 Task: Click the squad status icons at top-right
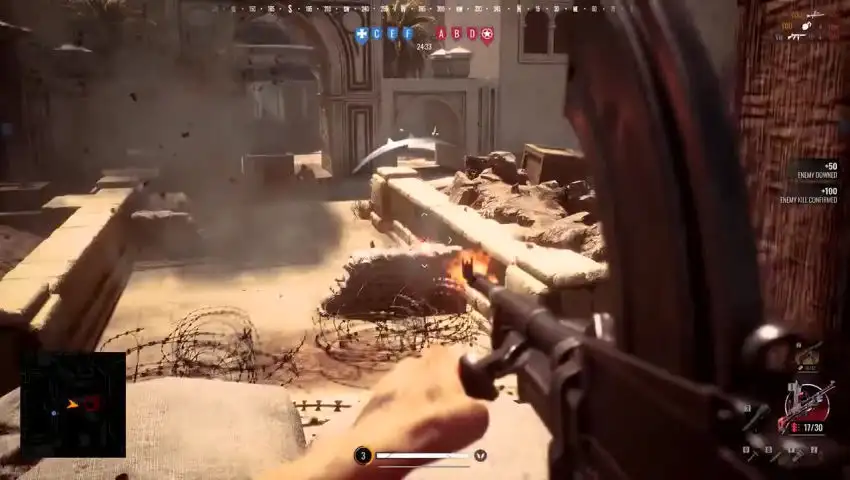pos(800,25)
